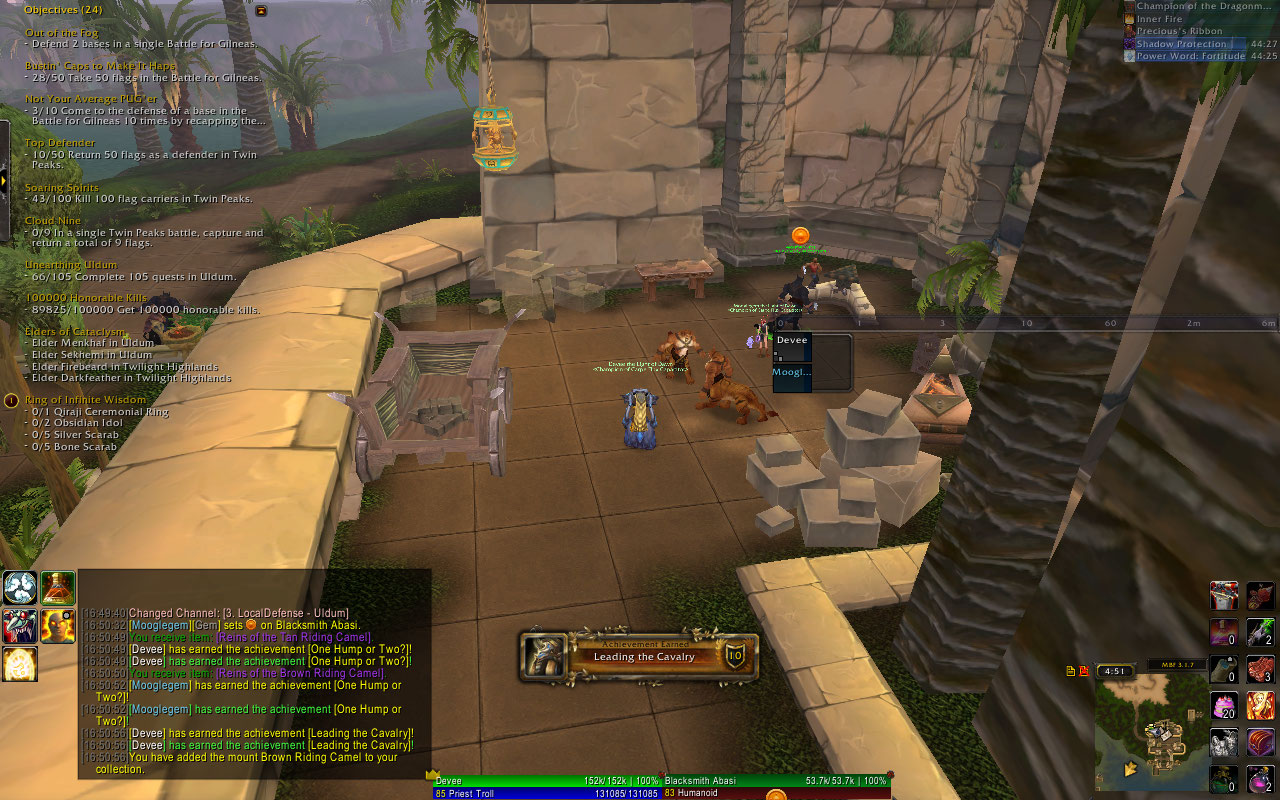1280x800 pixels.
Task: Select the Blacksmith Abasi target frame
Action: pyautogui.click(x=776, y=780)
